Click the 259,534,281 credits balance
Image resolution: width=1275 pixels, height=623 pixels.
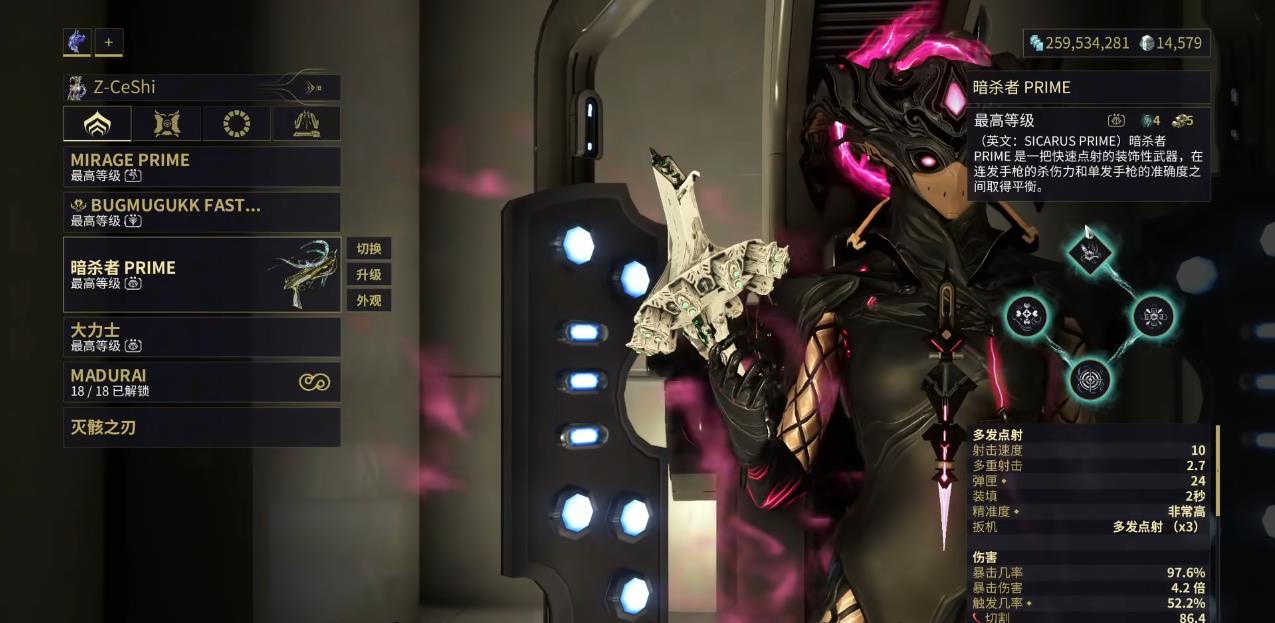pos(1079,43)
